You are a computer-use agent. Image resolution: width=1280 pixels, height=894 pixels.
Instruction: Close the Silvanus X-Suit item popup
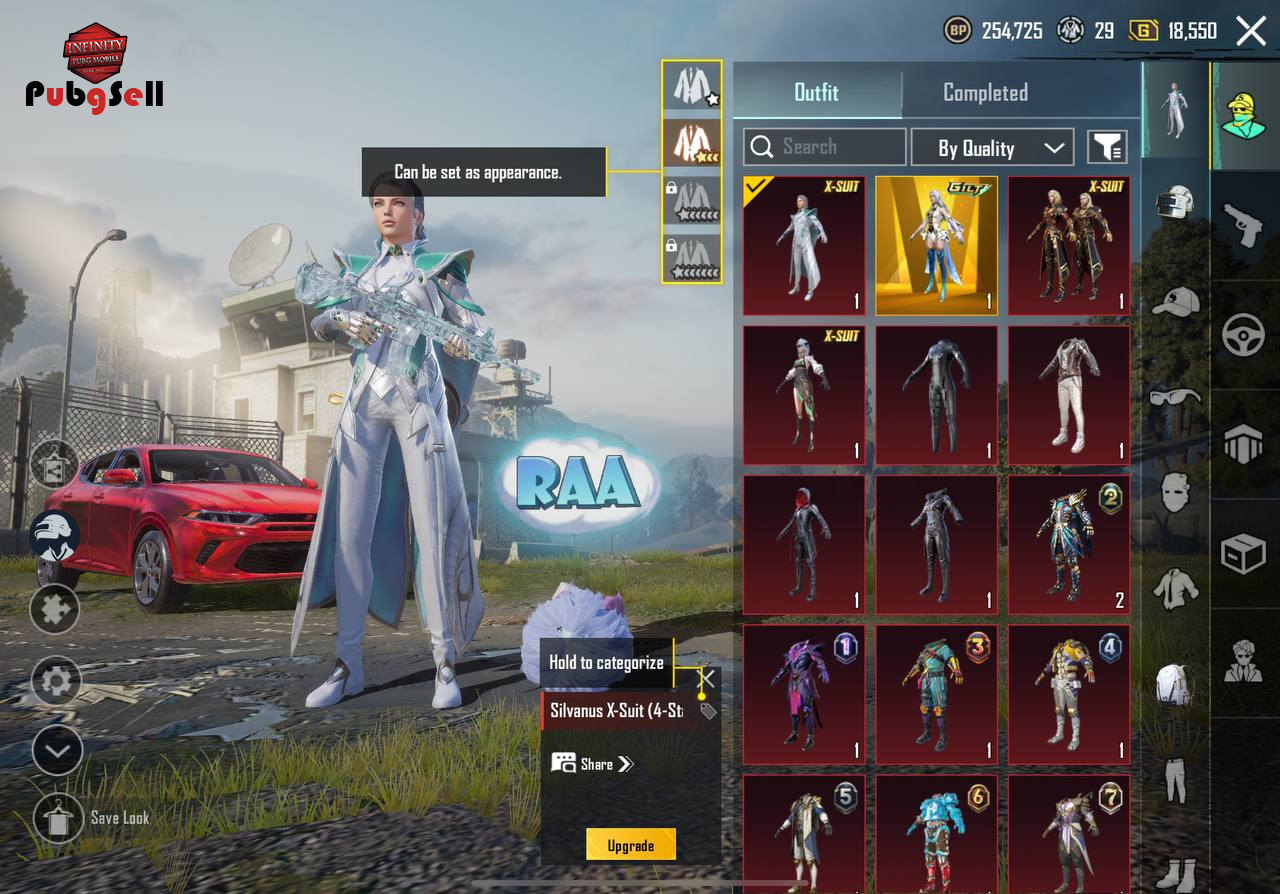(x=706, y=679)
